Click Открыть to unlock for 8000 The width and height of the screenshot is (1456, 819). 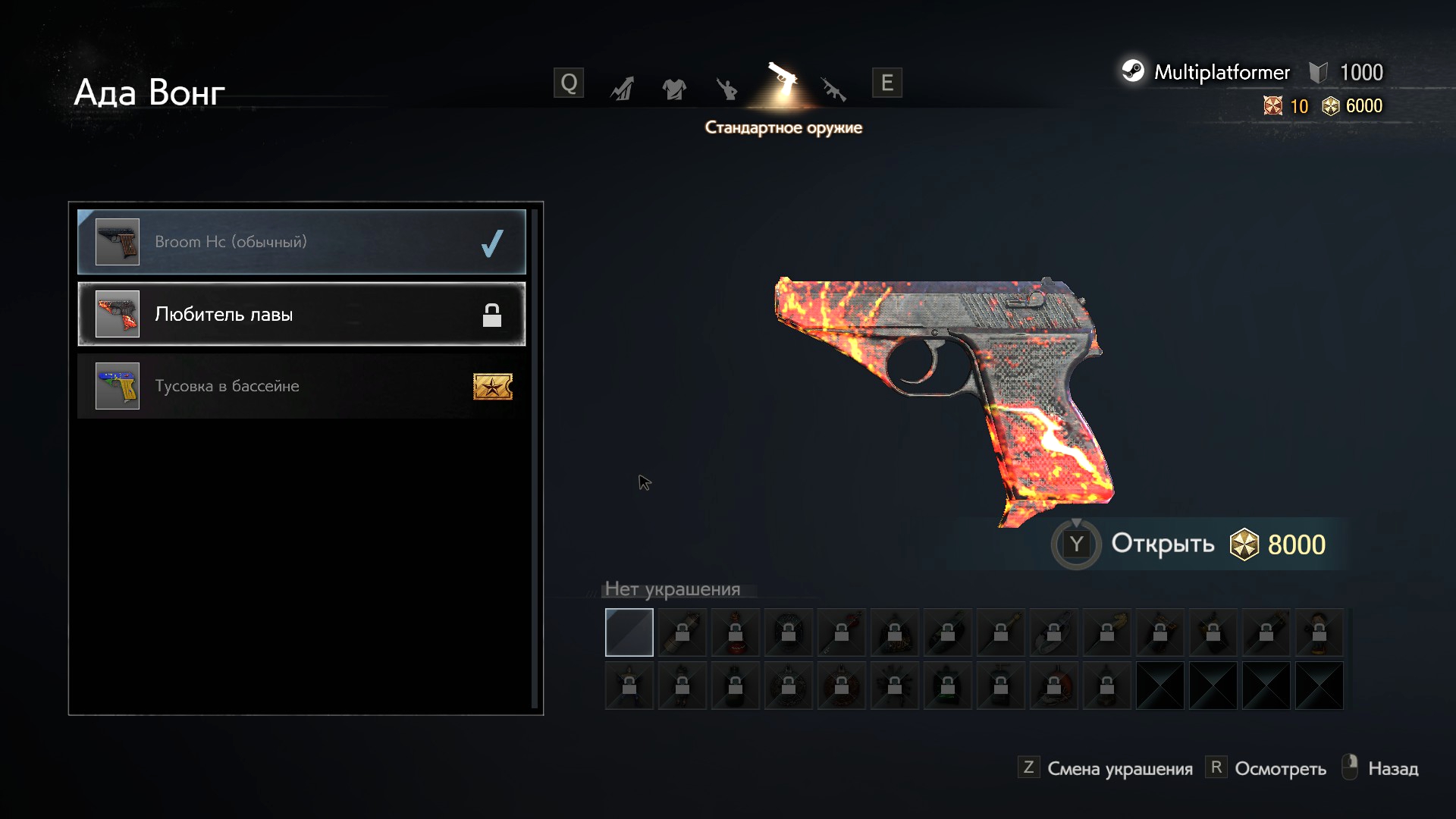point(1162,544)
